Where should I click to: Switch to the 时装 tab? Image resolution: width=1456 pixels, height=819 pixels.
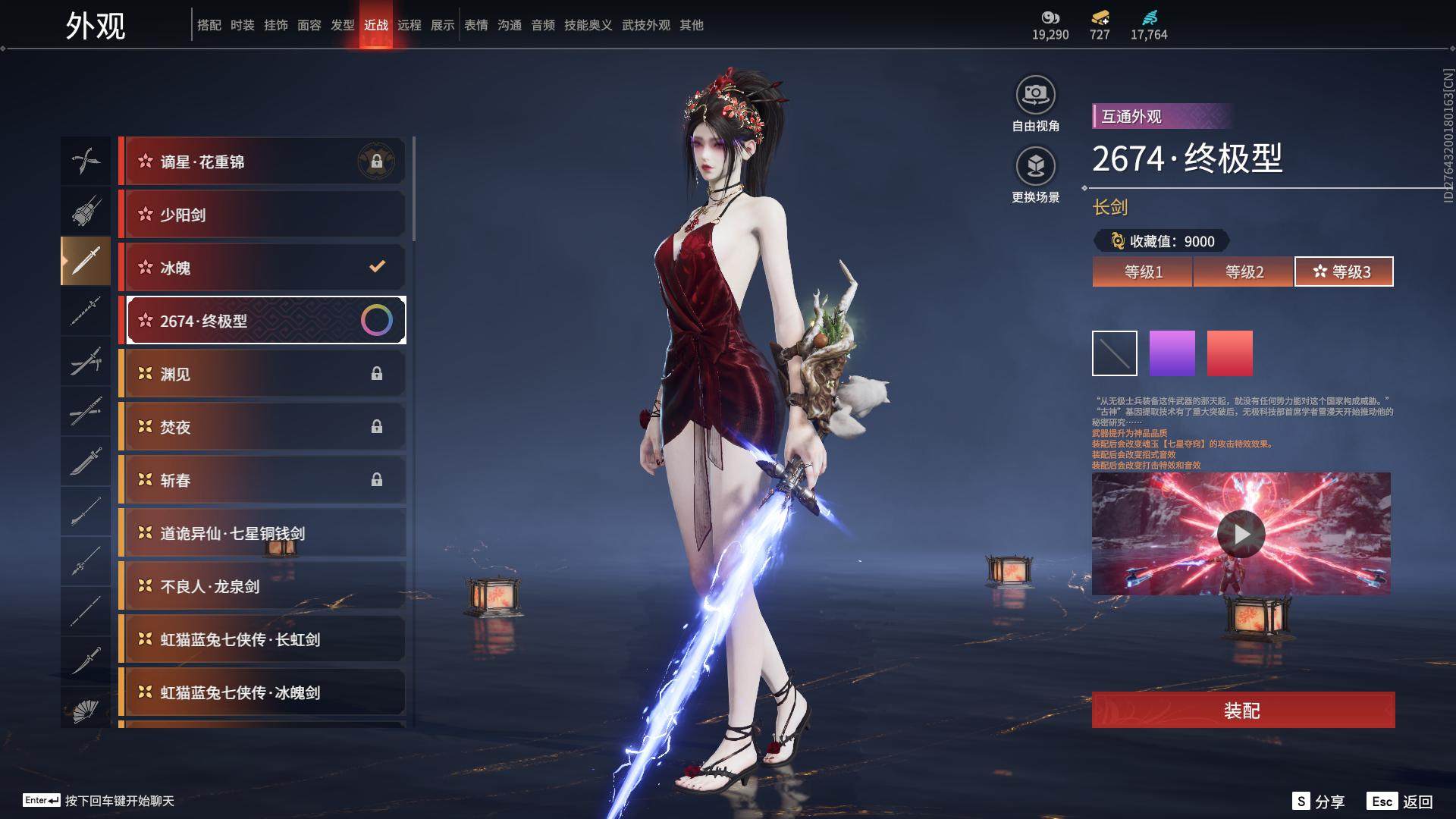tap(243, 25)
